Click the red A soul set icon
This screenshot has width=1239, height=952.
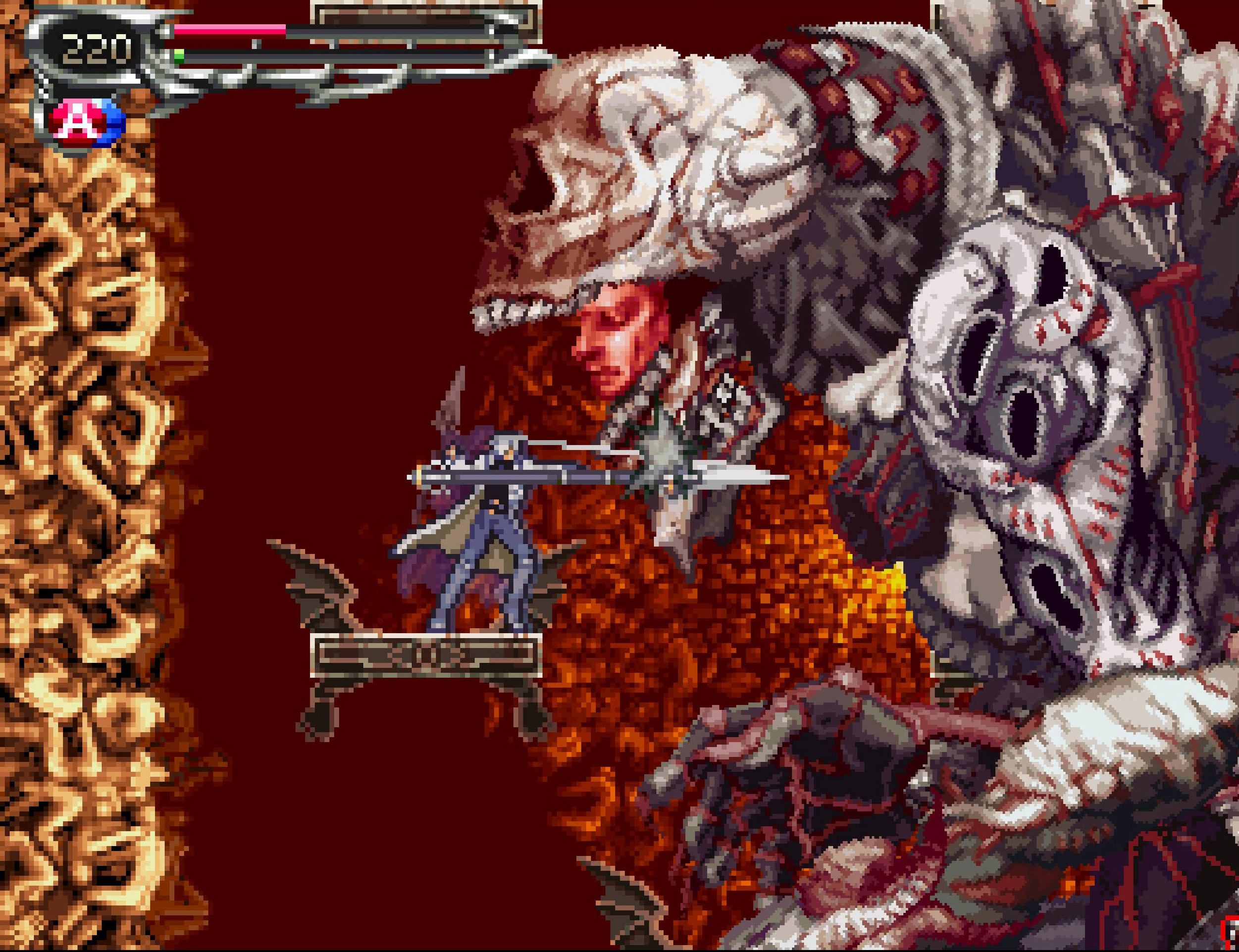coord(78,121)
